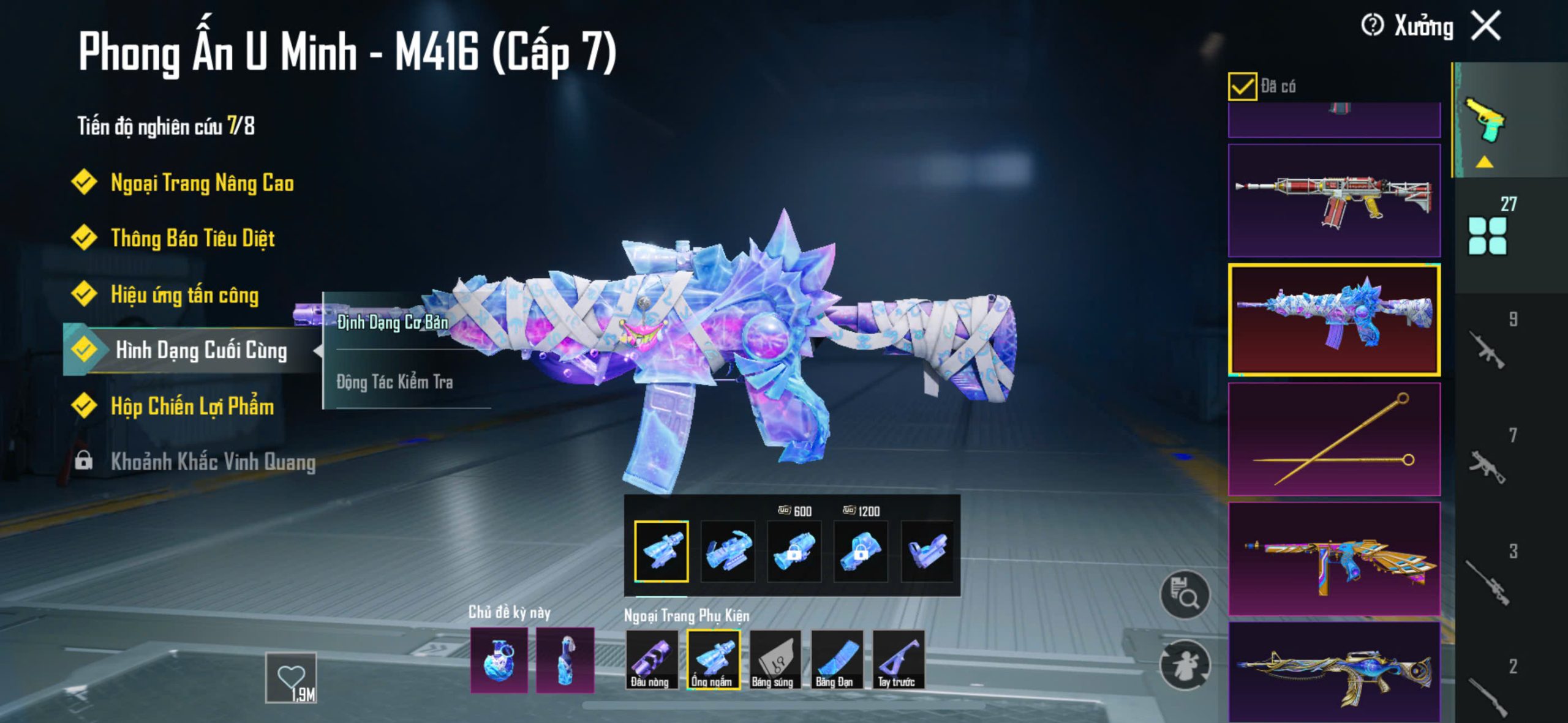Screen dimensions: 1568x723
Task: Select Ngoại Trang Nâng Cao upgrade
Action: point(202,183)
